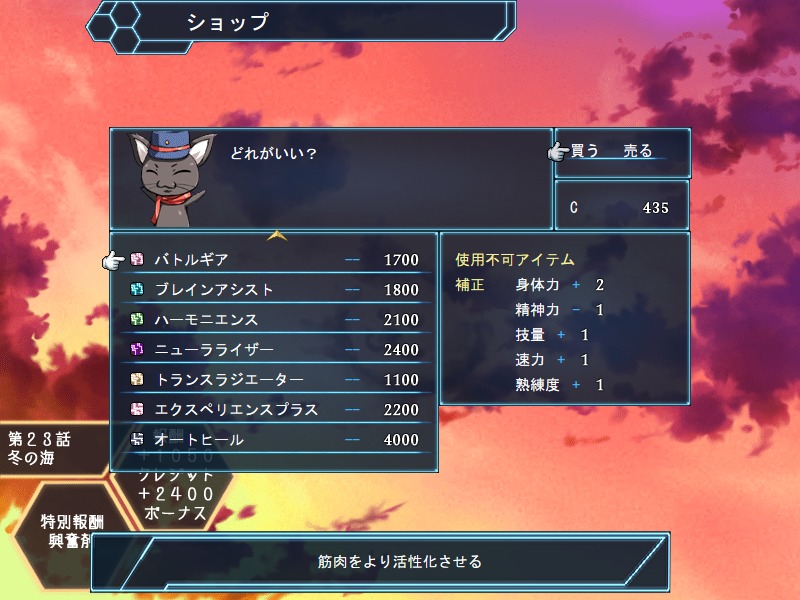Pick the ブレインアシスト item row

[273, 290]
